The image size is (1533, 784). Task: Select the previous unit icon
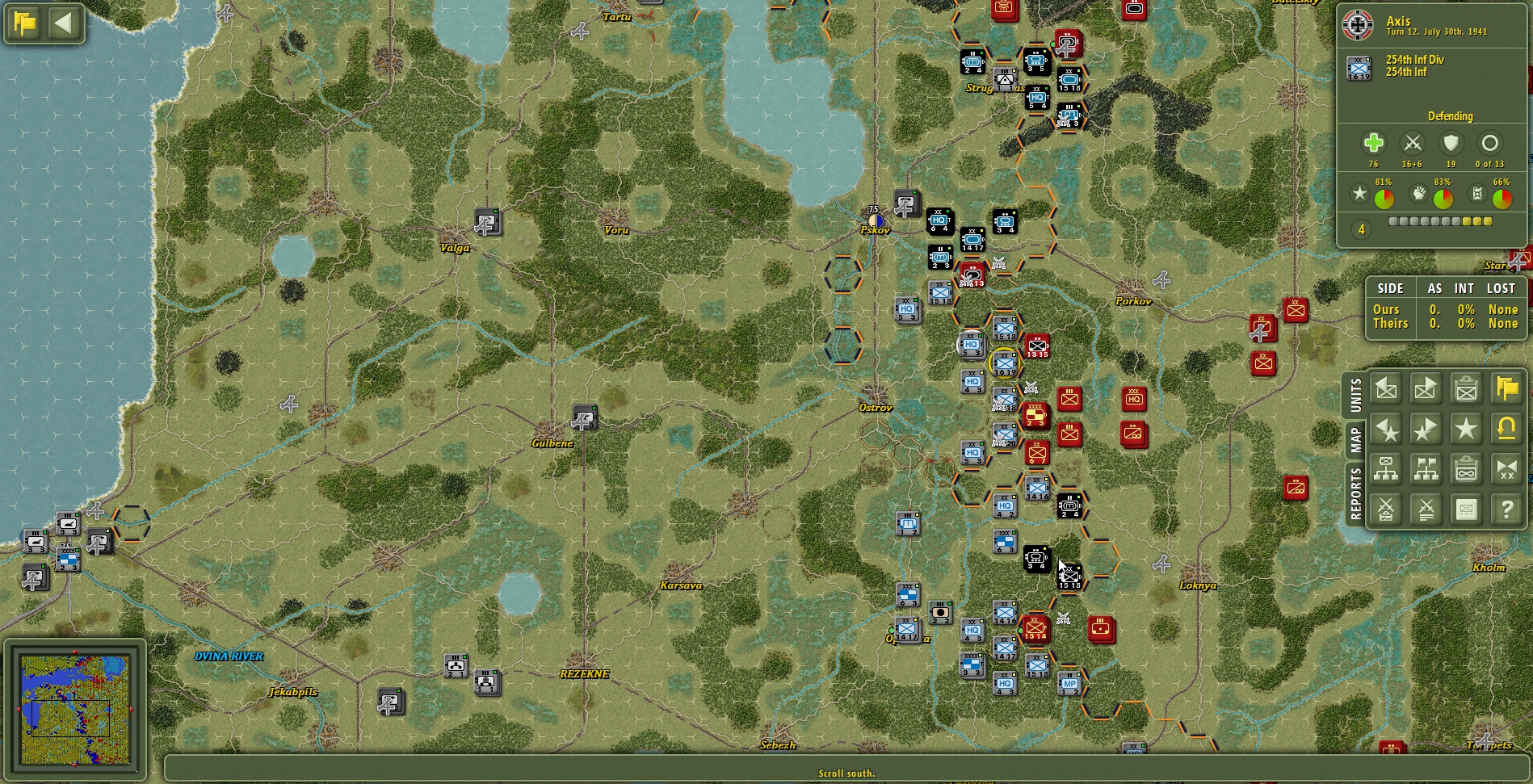(x=1388, y=388)
